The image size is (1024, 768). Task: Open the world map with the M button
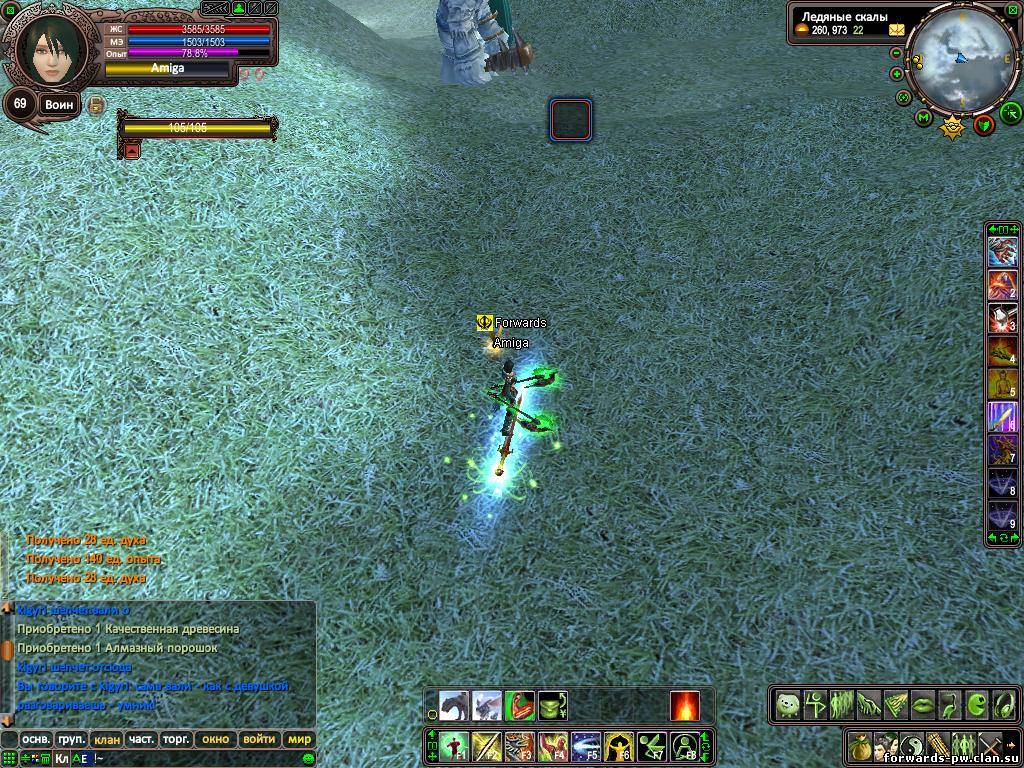(x=923, y=118)
